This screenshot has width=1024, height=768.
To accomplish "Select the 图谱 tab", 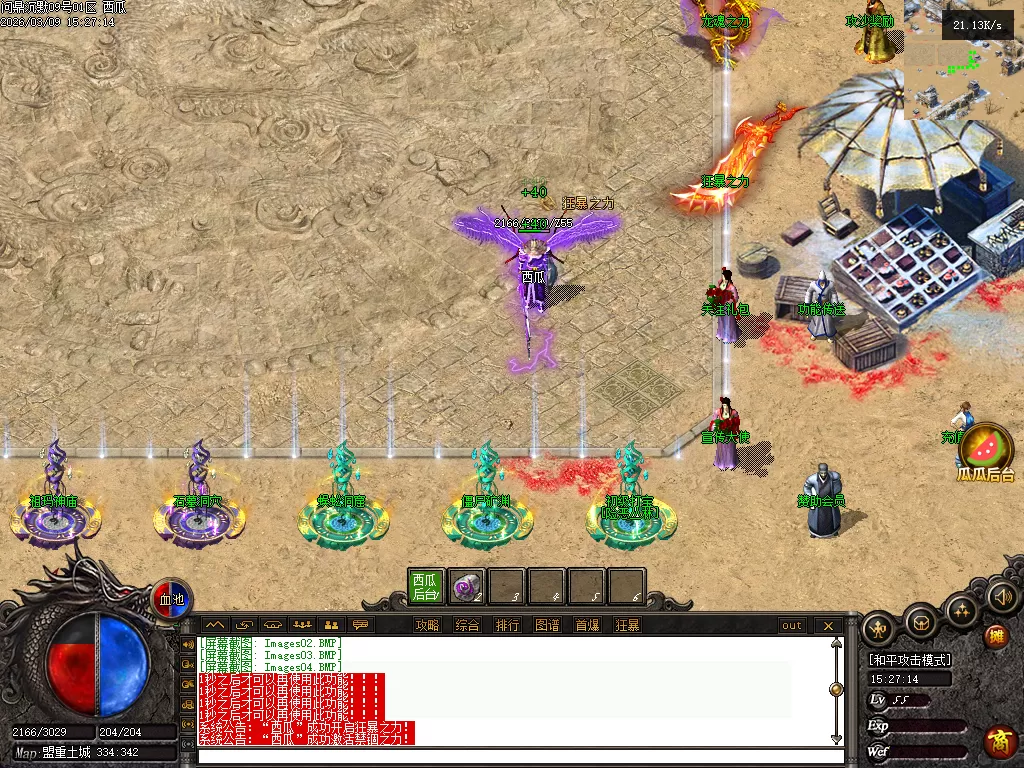I will [547, 626].
